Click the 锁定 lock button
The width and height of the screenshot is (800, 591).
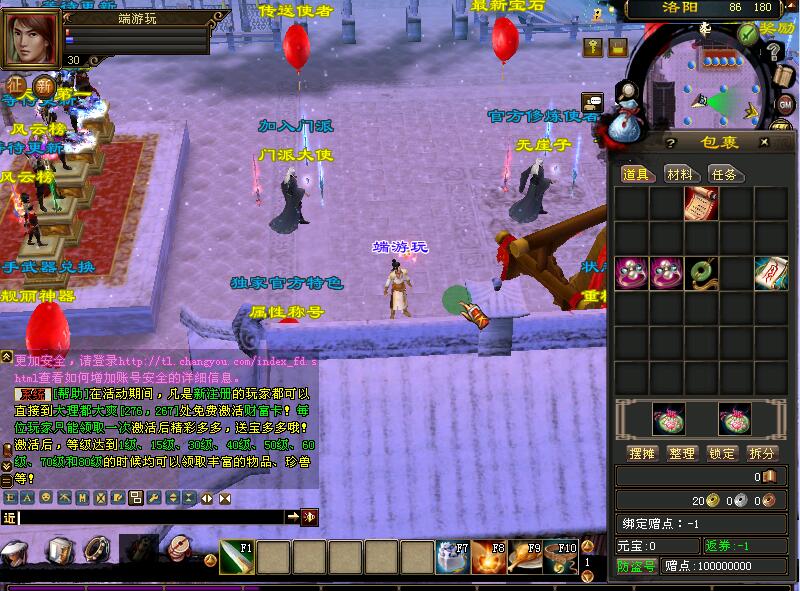pos(722,453)
